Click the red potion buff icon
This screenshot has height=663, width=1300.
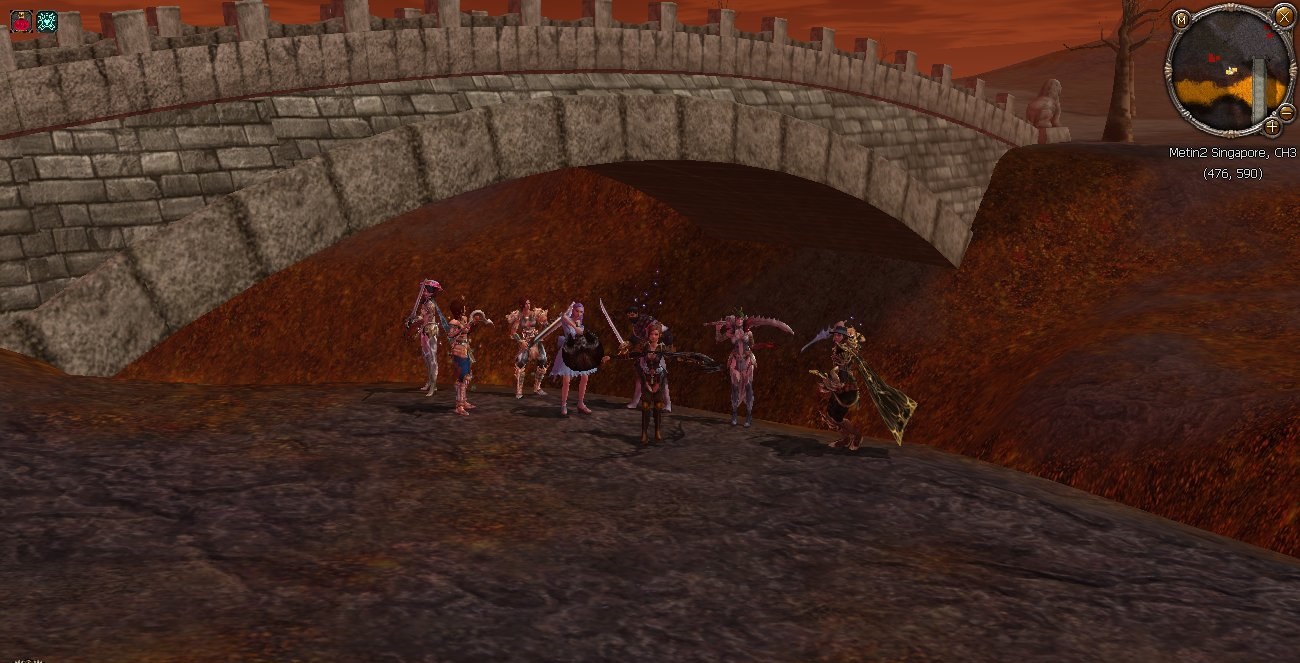[20, 21]
